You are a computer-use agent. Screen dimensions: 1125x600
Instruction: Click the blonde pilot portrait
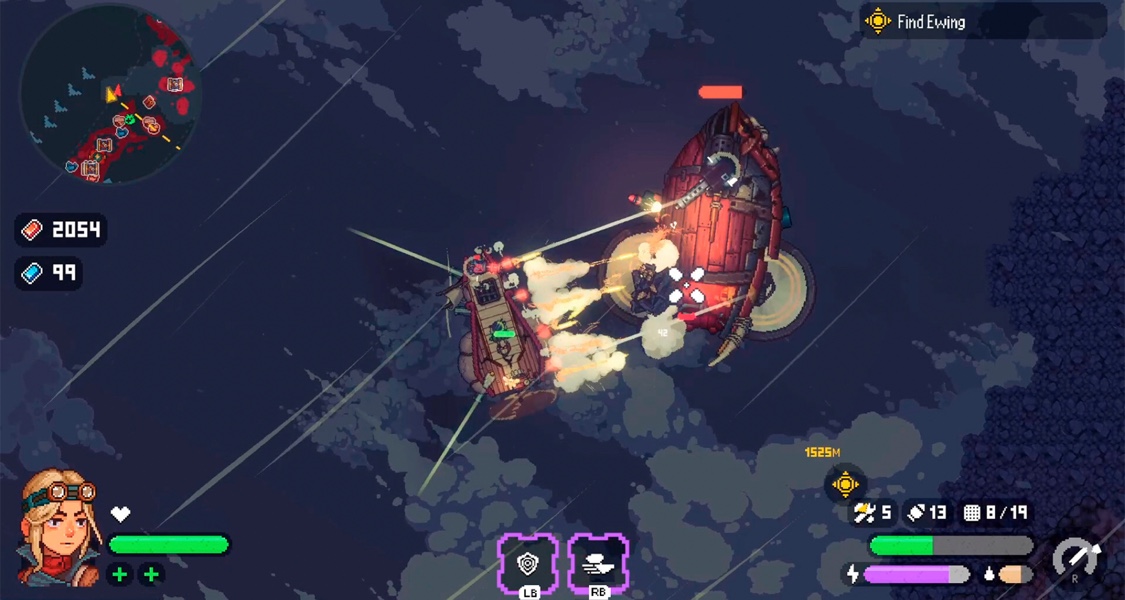[x=60, y=528]
